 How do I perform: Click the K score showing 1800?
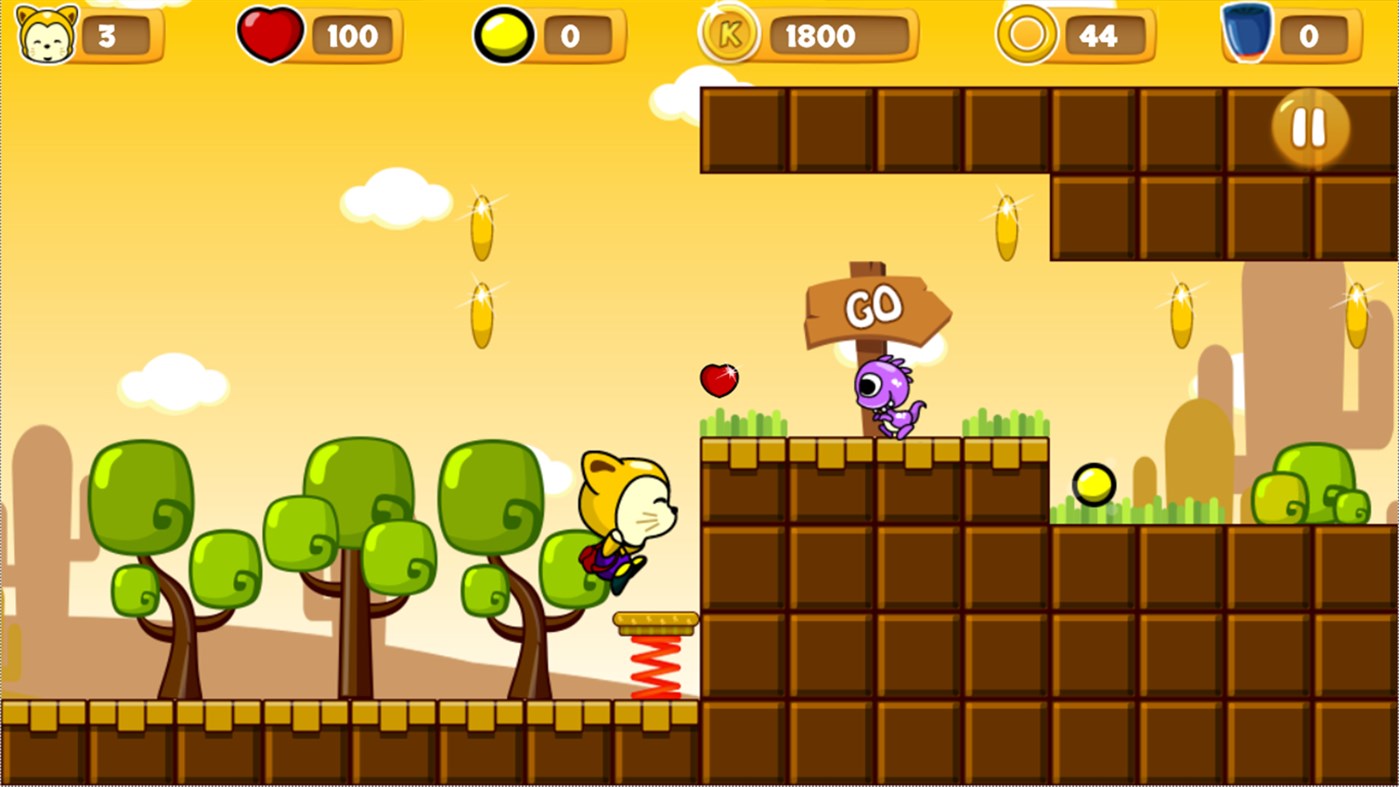coord(821,37)
